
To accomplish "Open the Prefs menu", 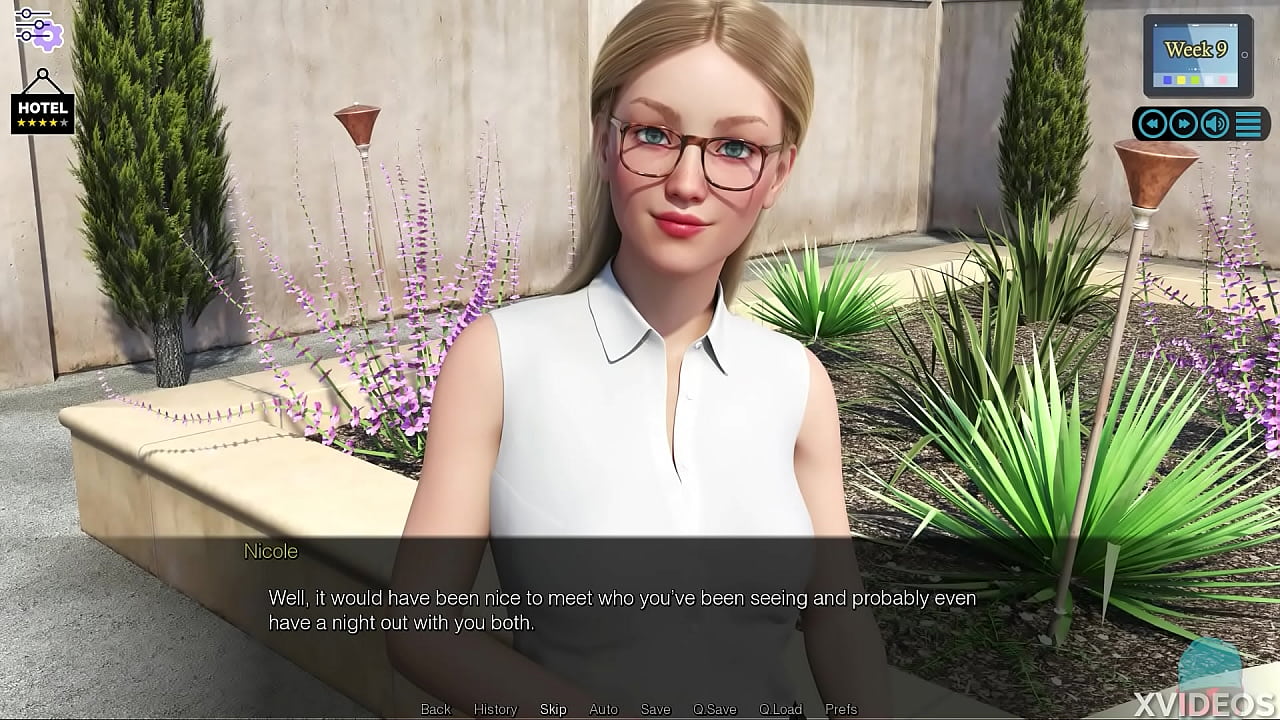I will click(x=841, y=709).
